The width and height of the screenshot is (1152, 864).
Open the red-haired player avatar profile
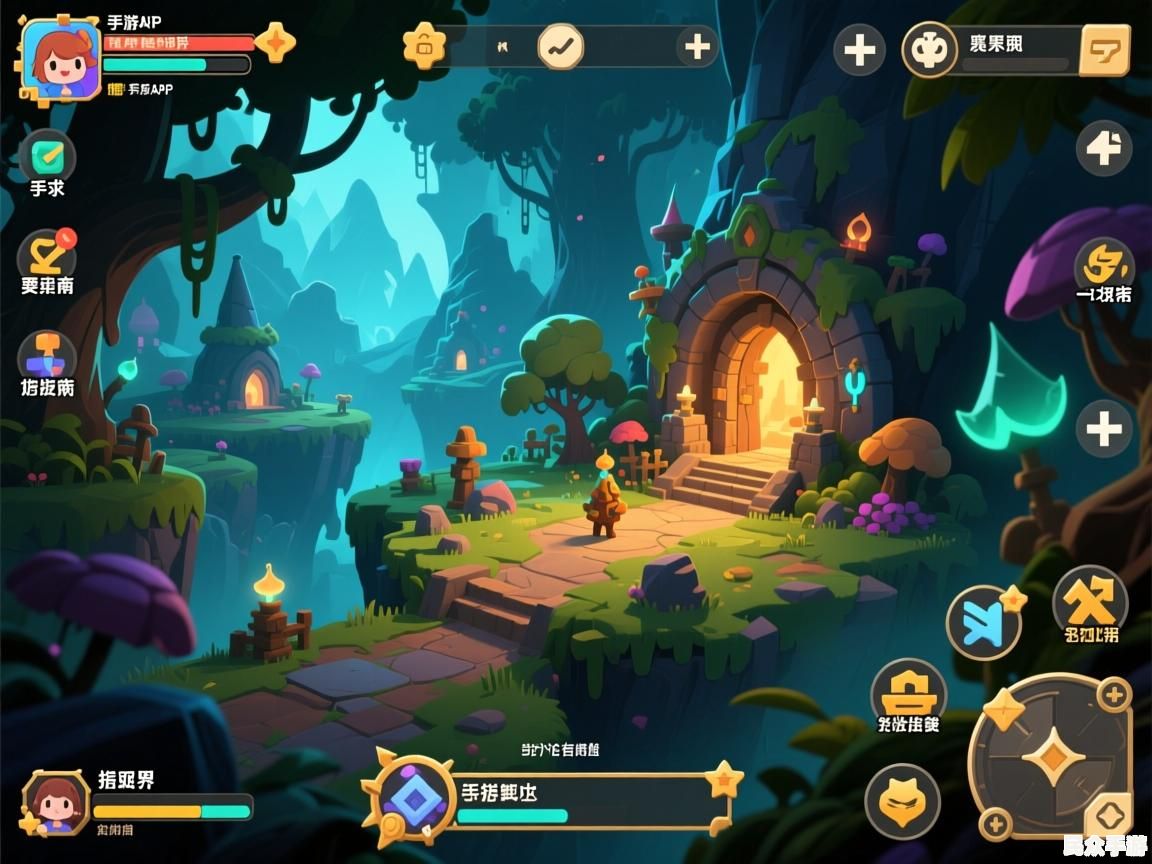point(61,59)
